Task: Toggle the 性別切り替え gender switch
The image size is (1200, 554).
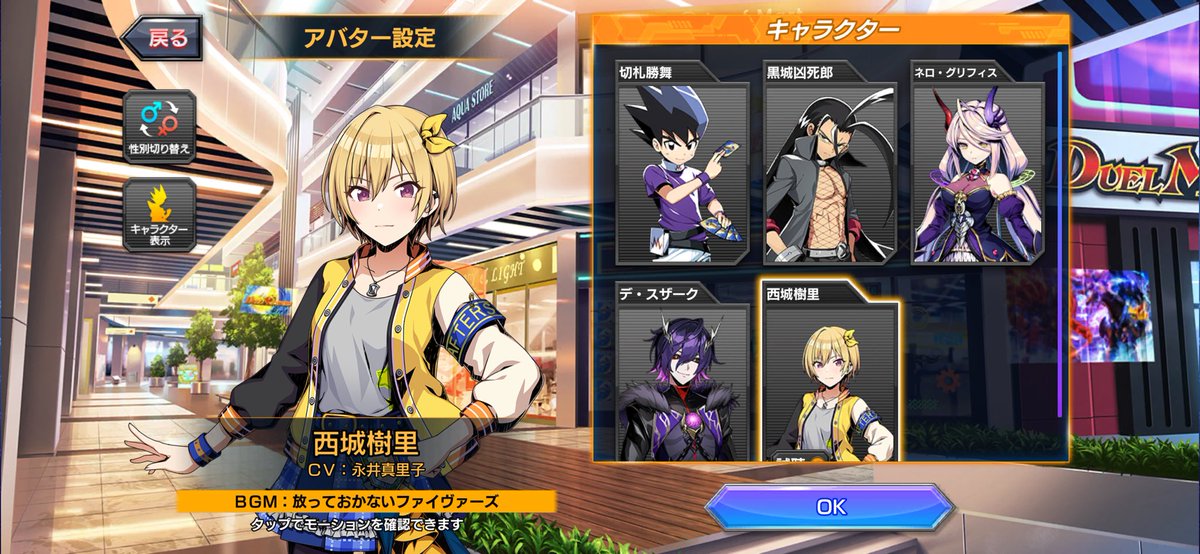Action: click(x=159, y=127)
